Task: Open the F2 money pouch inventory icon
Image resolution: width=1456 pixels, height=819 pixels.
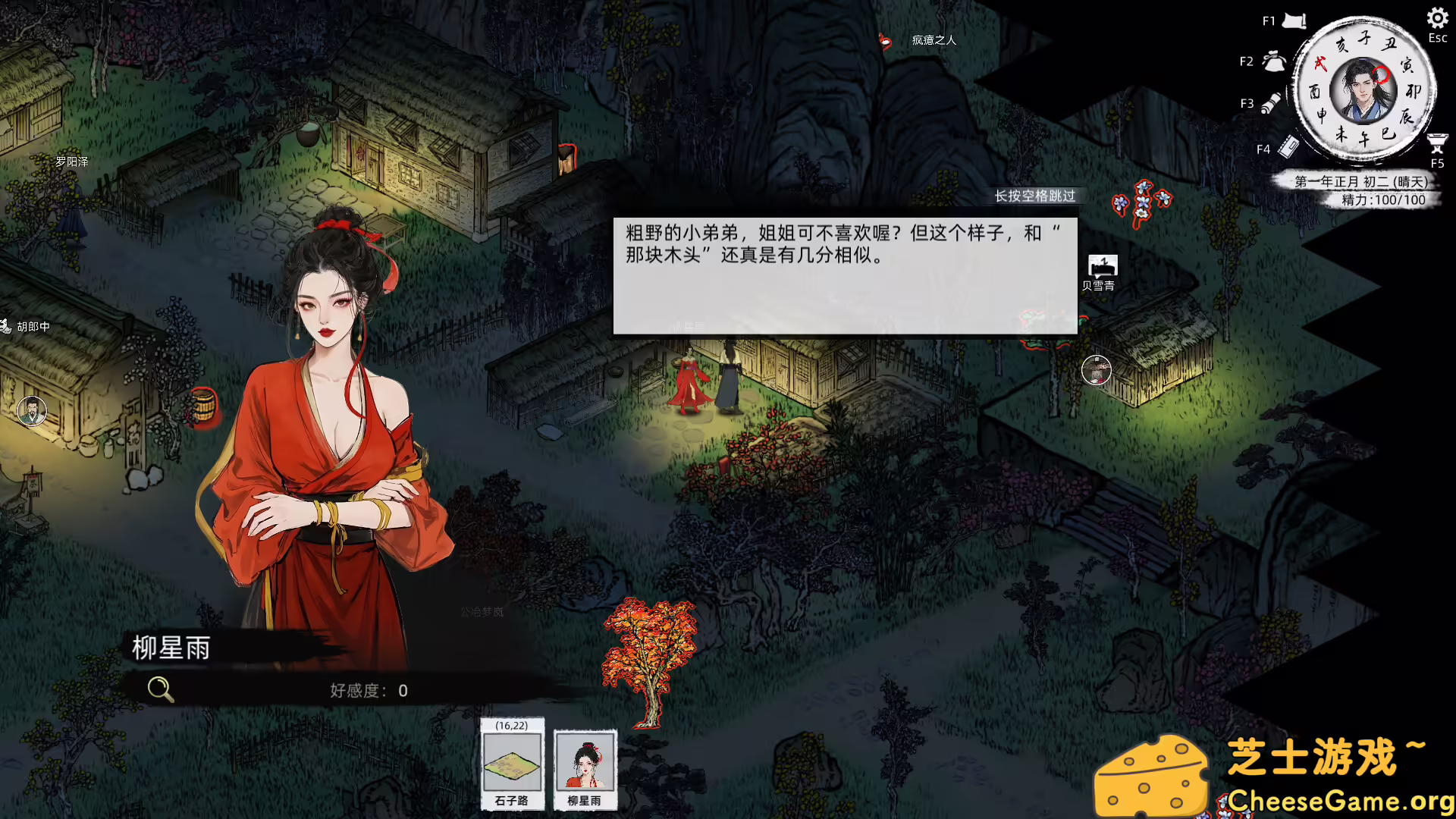Action: pos(1272,61)
